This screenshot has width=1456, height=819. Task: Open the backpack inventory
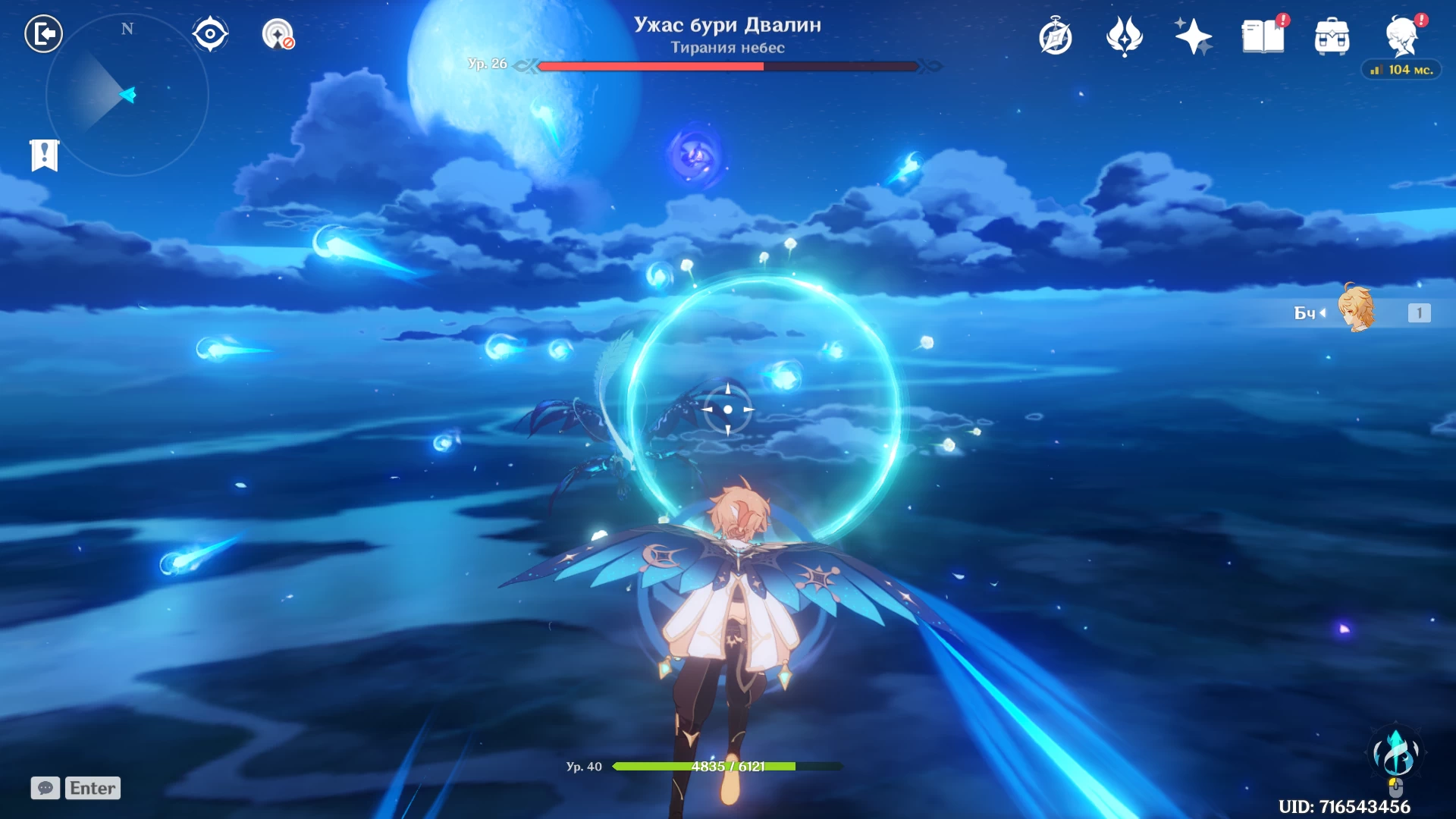[x=1332, y=36]
